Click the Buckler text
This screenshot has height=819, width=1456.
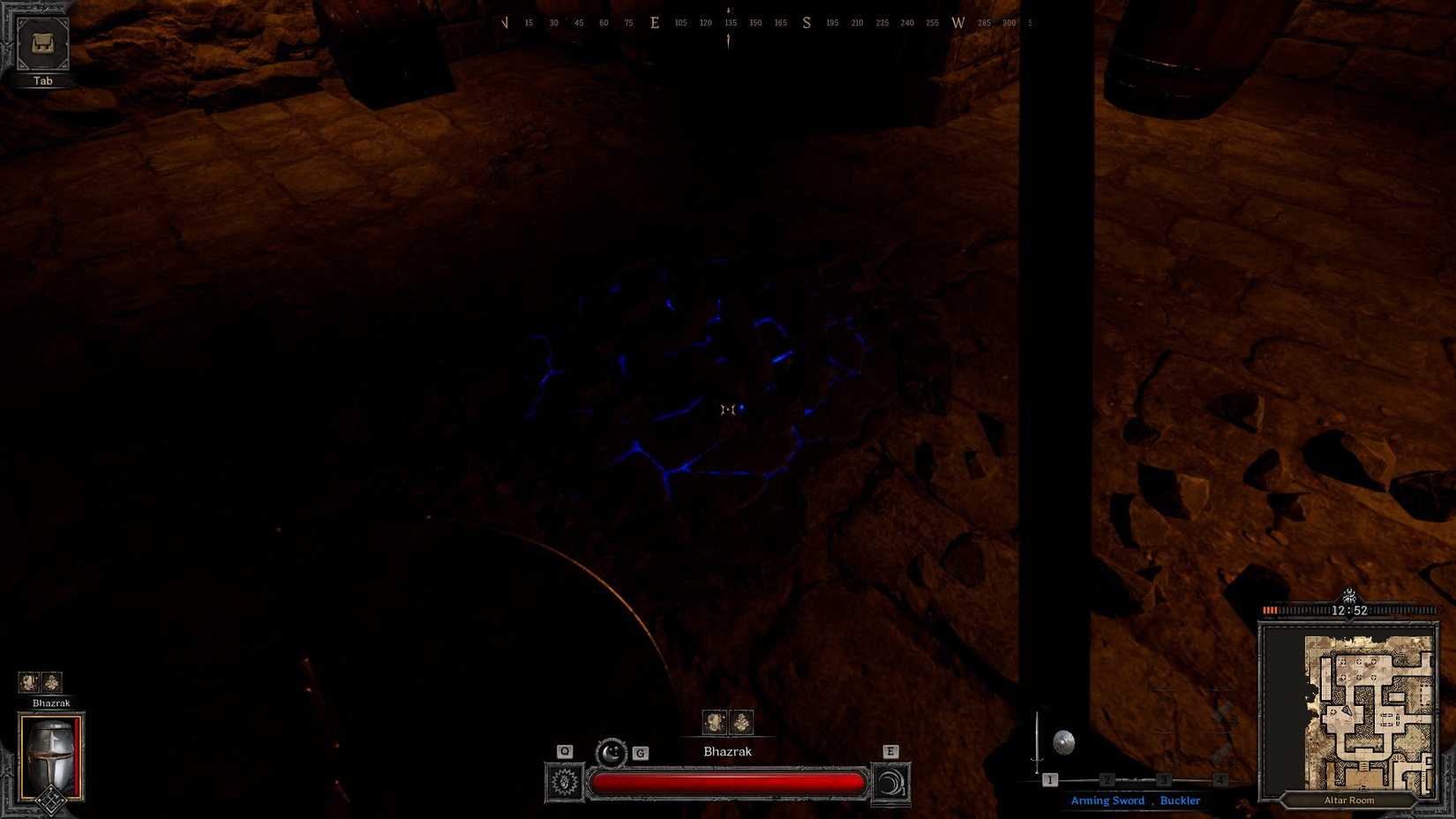(x=1180, y=800)
